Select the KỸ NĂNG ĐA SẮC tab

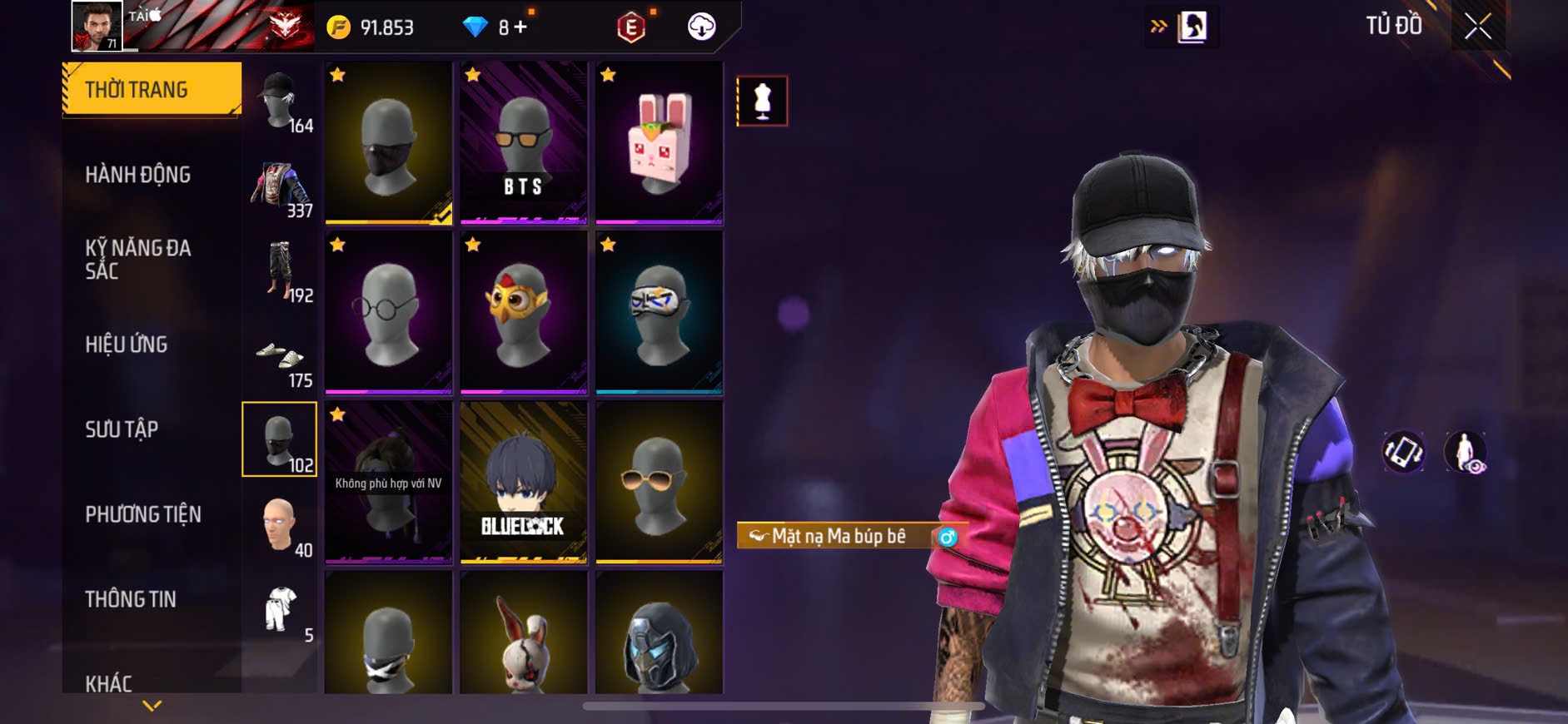pos(138,259)
